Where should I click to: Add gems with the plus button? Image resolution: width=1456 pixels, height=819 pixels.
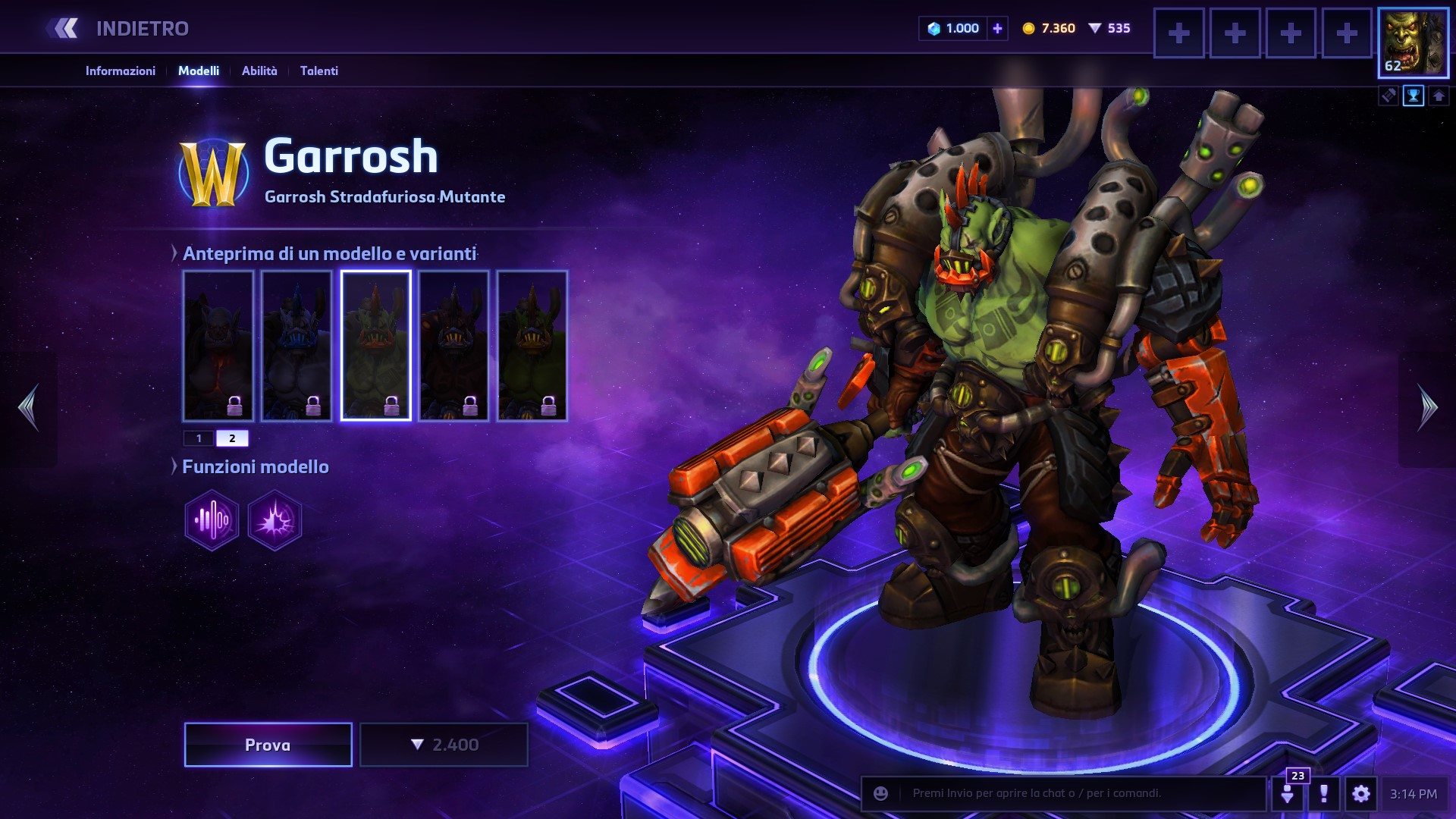[x=997, y=29]
